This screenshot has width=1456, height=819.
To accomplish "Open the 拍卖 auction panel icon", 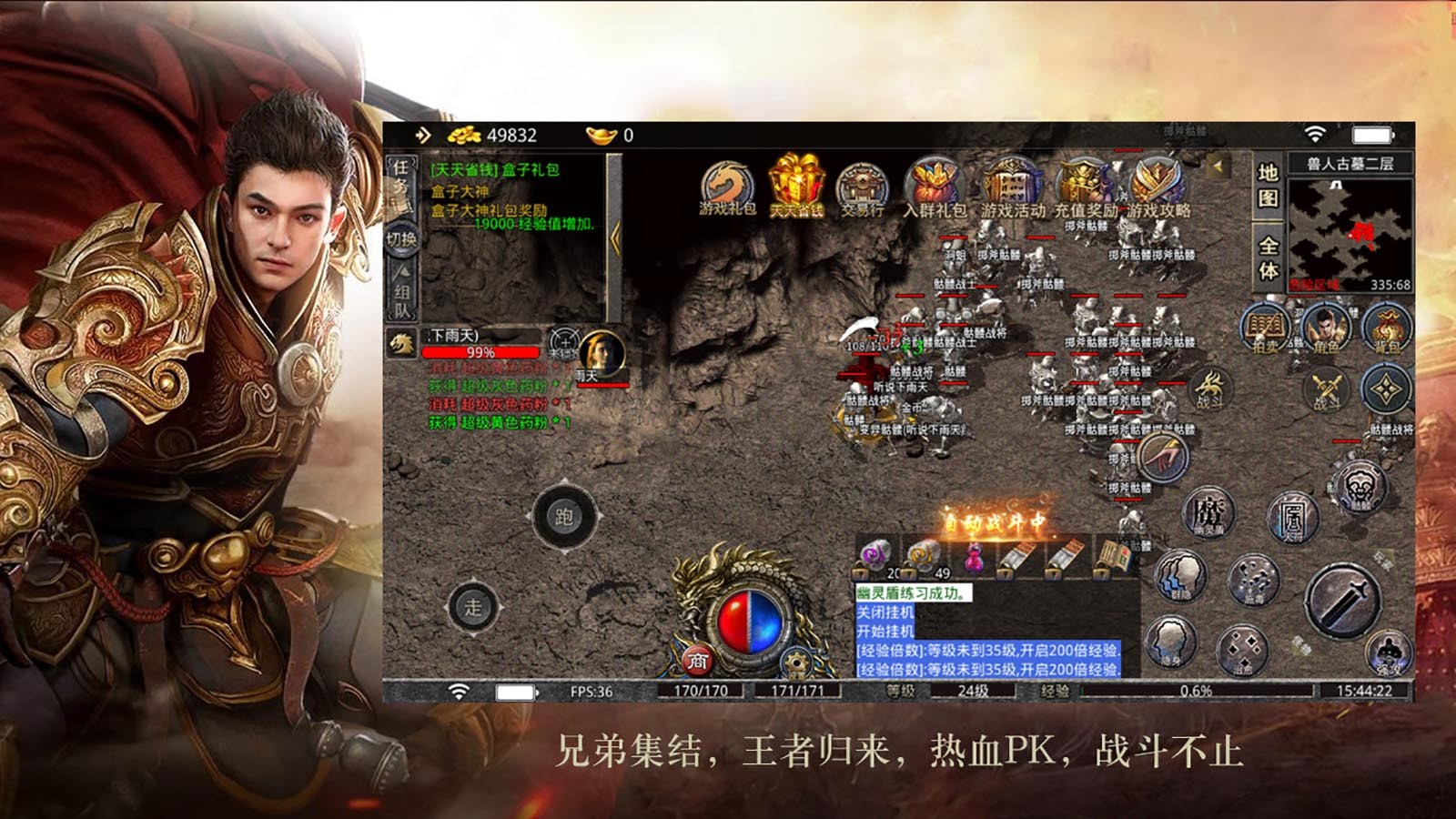I will 1265,330.
